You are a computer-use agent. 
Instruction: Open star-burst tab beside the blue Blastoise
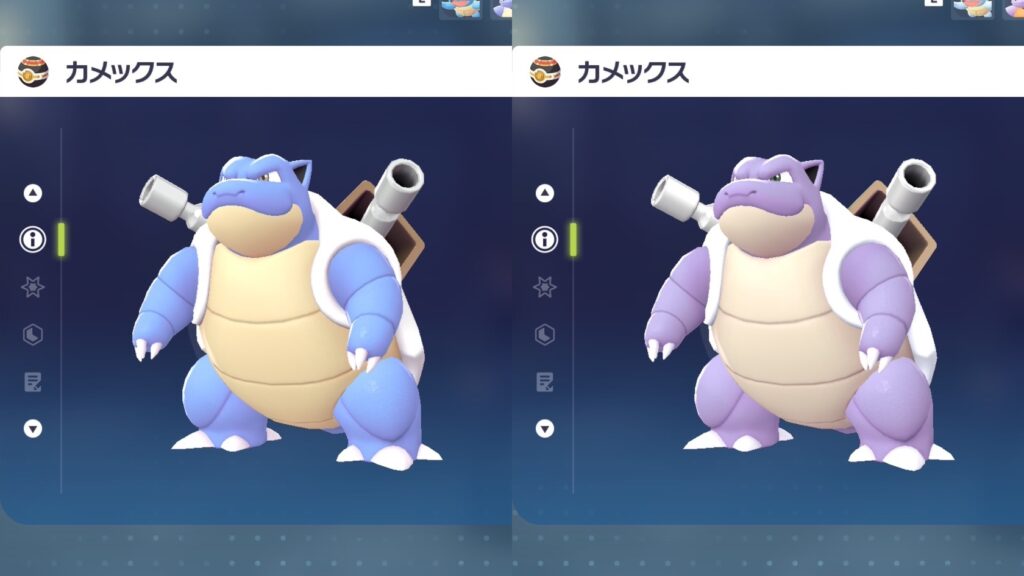click(x=33, y=287)
